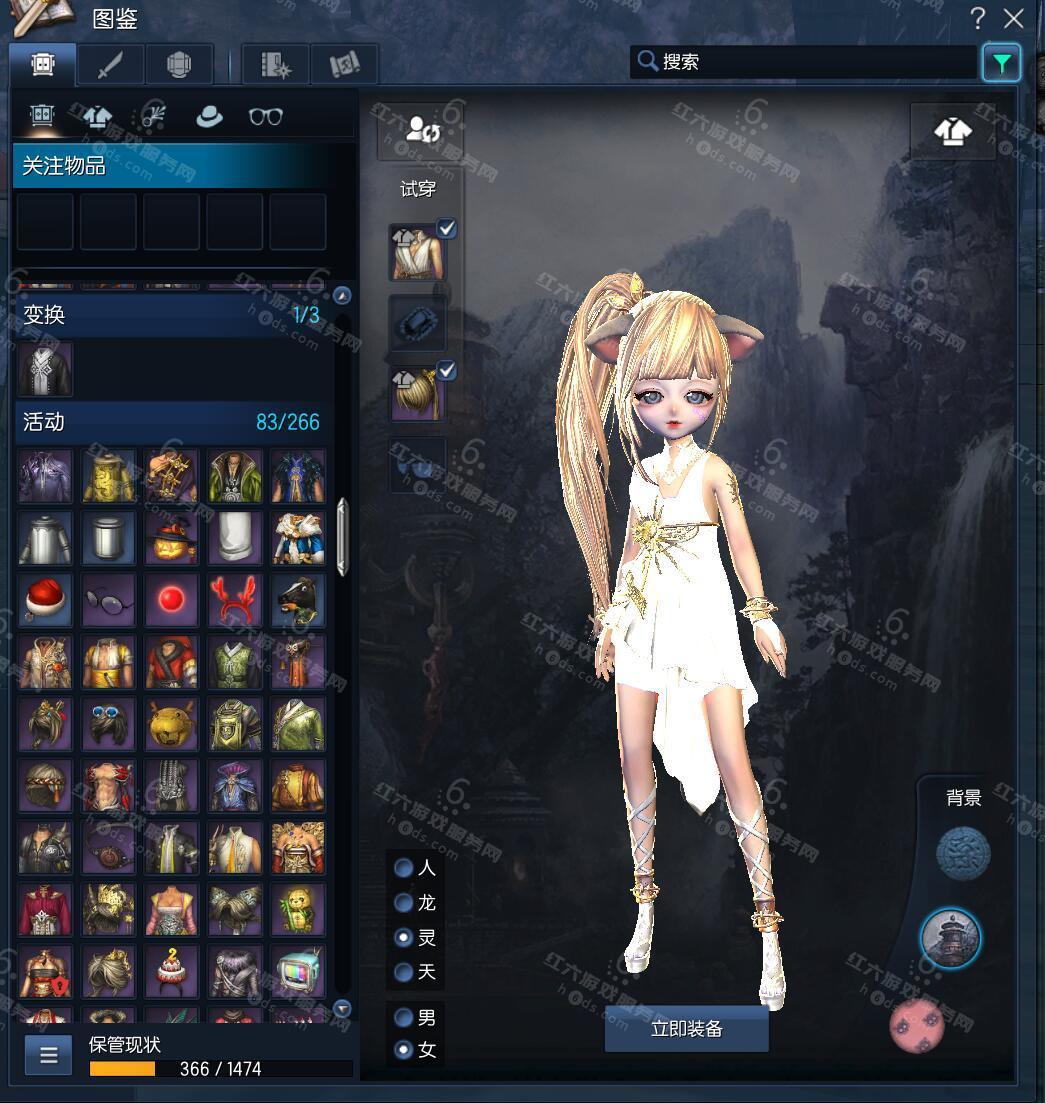The width and height of the screenshot is (1045, 1103).
Task: Choose the 龙 race option
Action: point(404,903)
